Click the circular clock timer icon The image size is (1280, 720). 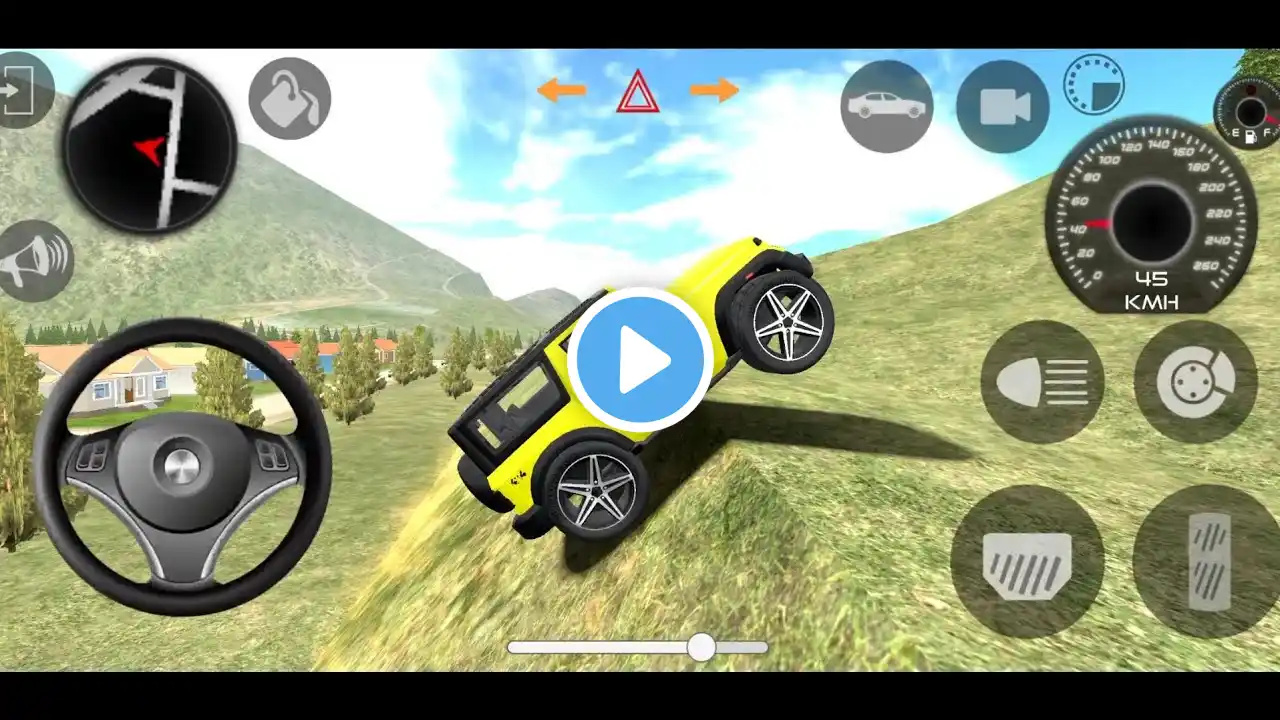[x=1093, y=84]
